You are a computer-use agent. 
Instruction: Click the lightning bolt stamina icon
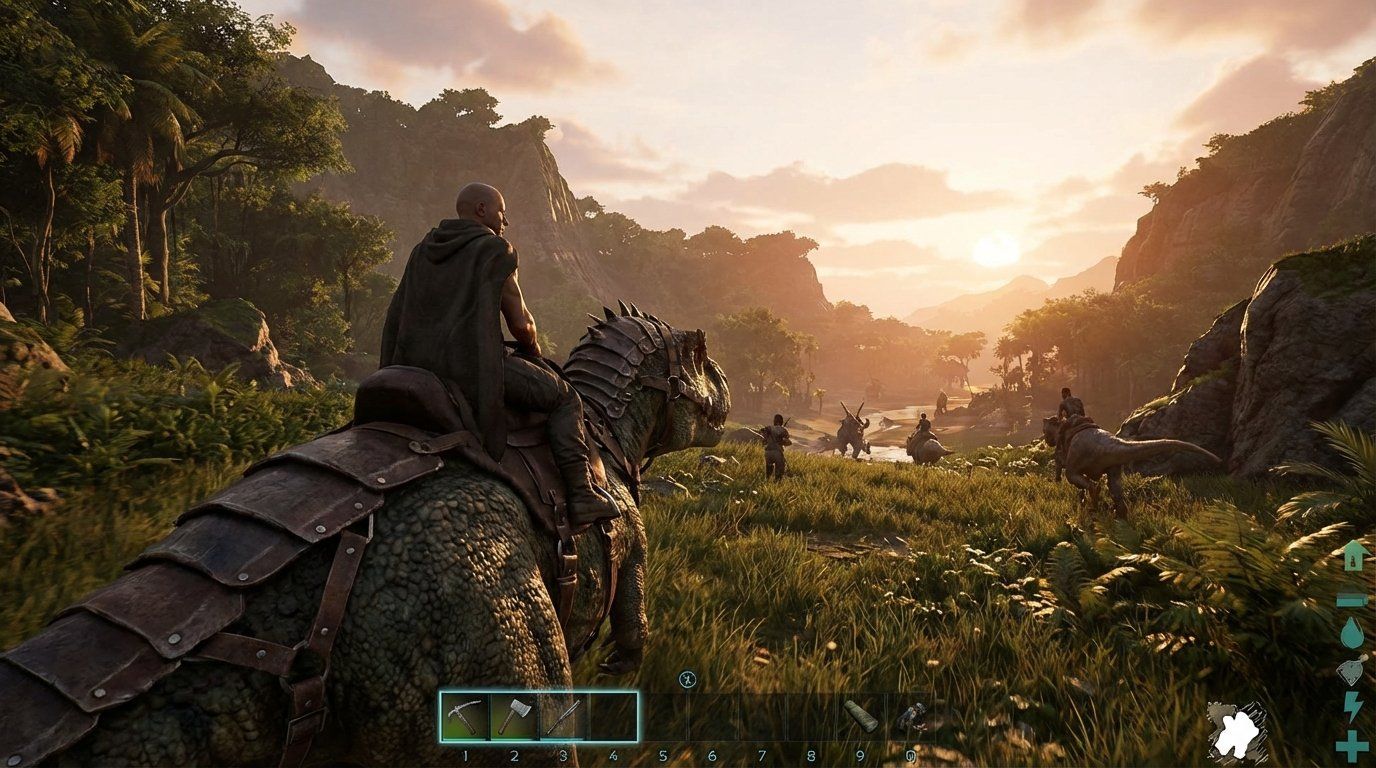click(x=1355, y=705)
